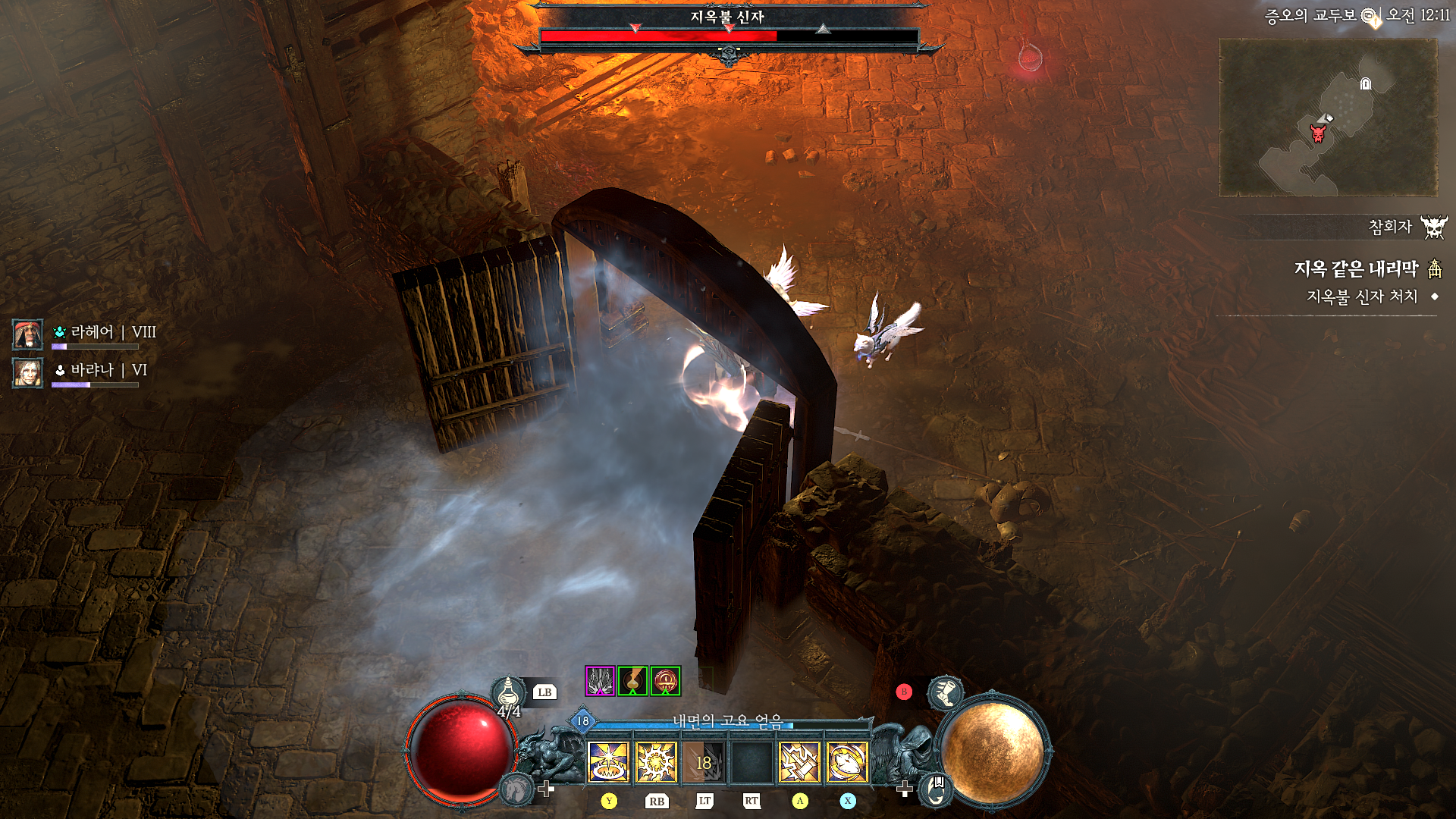Viewport: 1456px width, 819px height.
Task: Select the skill on 18-second cooldown
Action: pyautogui.click(x=704, y=761)
